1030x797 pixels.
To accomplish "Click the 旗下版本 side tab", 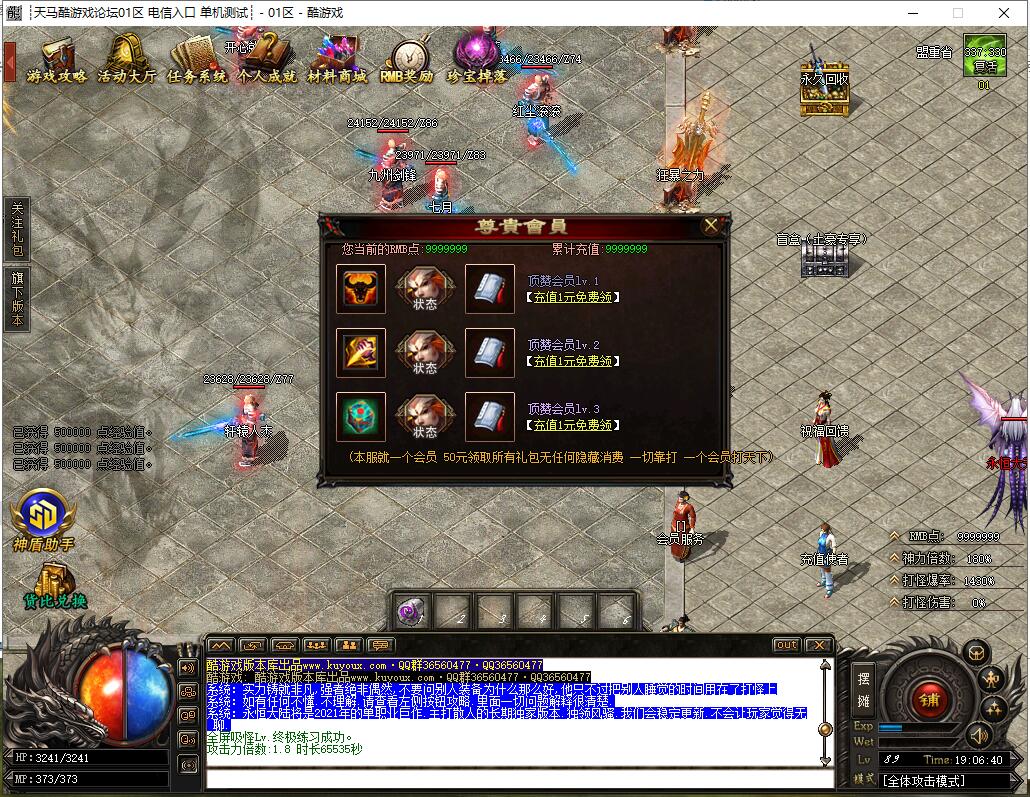I will [x=16, y=297].
